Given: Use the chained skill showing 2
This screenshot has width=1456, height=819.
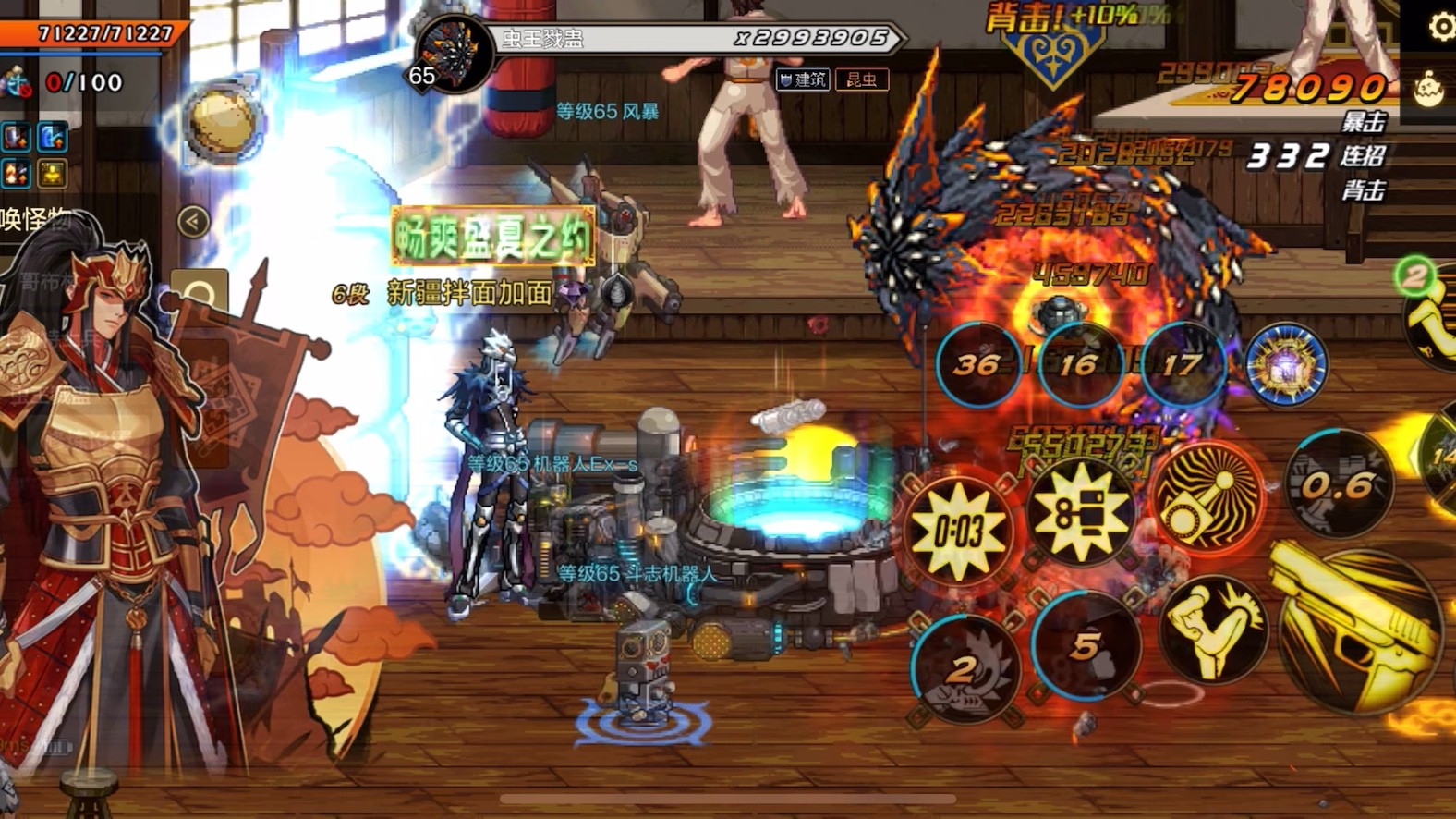Looking at the screenshot, I should pyautogui.click(x=964, y=667).
